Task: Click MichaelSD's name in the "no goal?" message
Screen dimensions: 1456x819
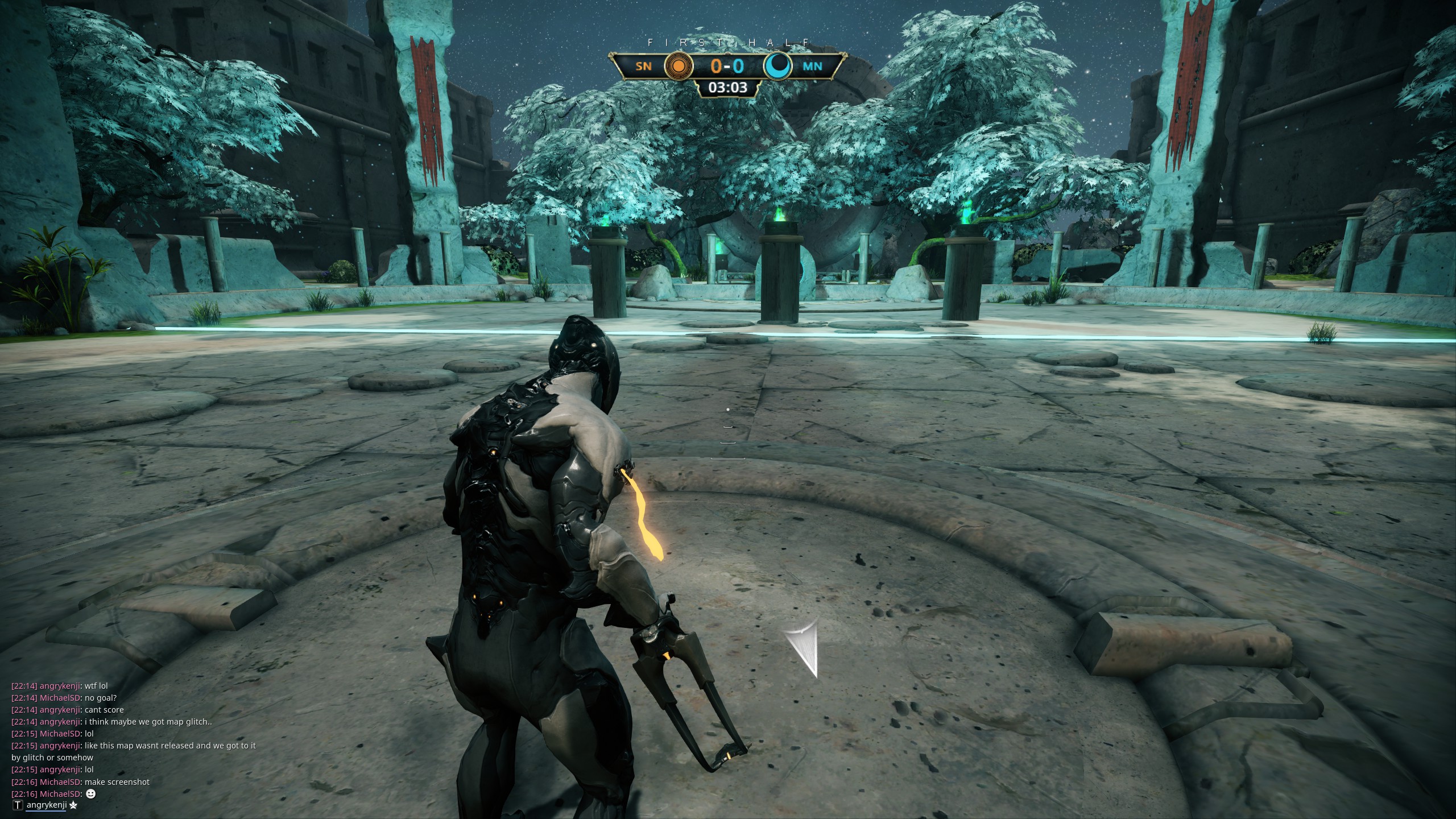Action: [60, 698]
